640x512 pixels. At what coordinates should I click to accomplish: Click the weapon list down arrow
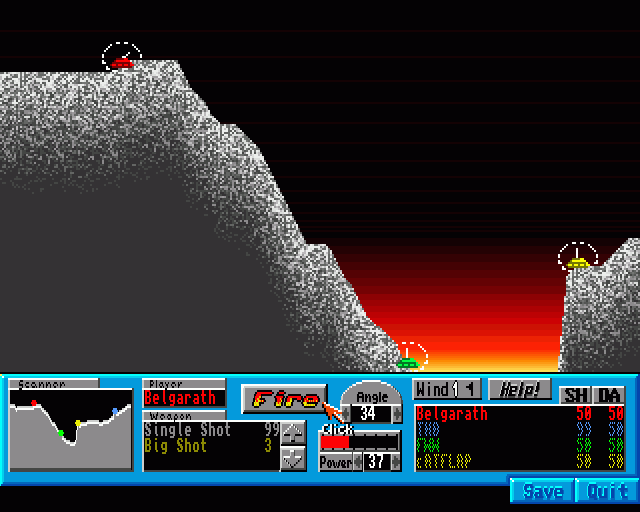tap(292, 458)
